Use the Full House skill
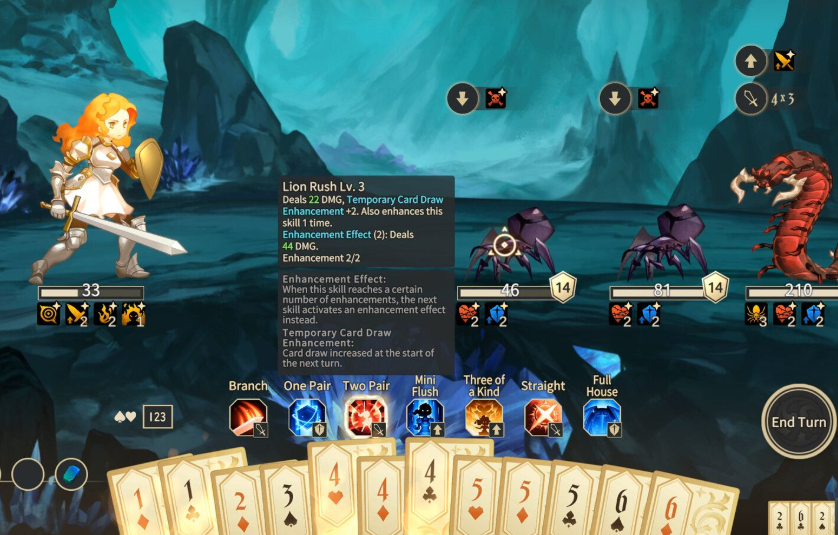The width and height of the screenshot is (838, 535). tap(602, 417)
